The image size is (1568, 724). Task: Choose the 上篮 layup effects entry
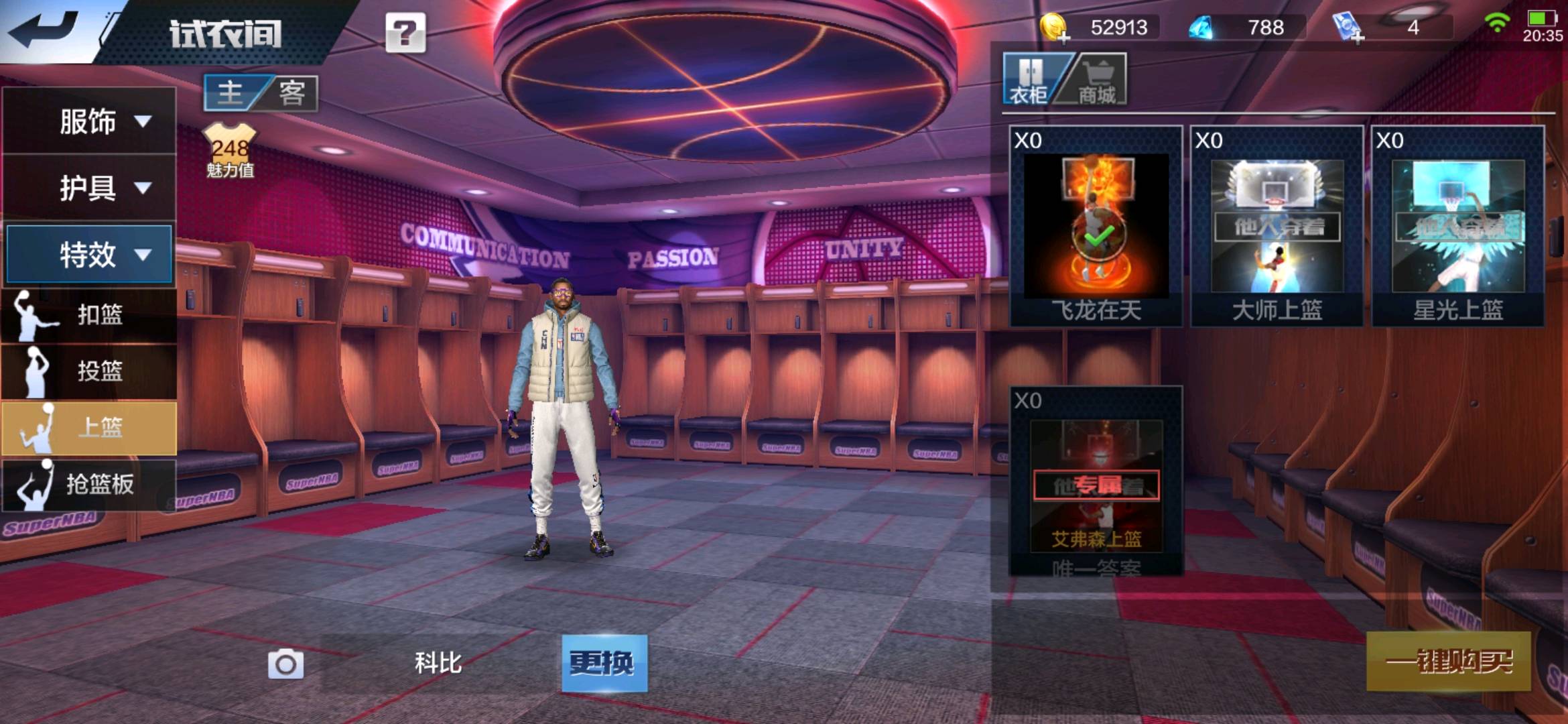pos(89,428)
